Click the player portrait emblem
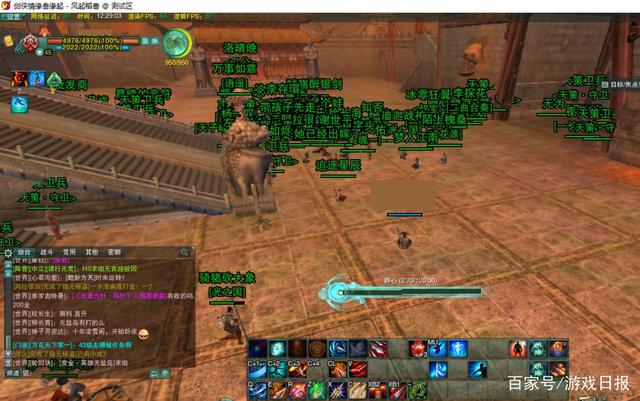 tap(30, 43)
